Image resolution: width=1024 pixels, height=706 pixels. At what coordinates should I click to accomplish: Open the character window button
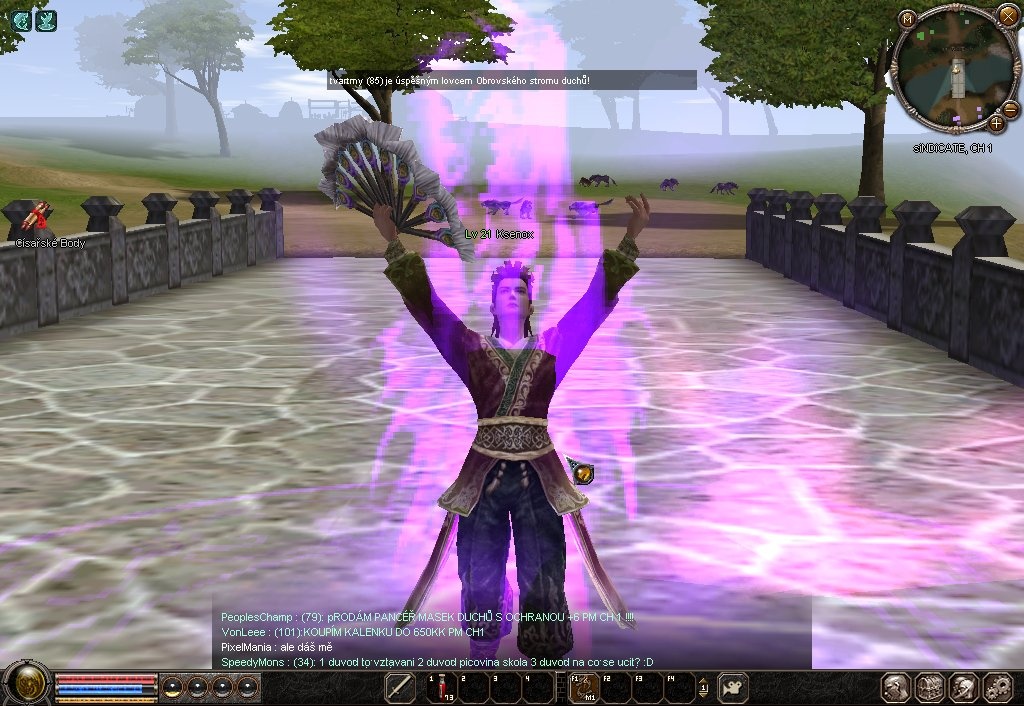pos(896,687)
